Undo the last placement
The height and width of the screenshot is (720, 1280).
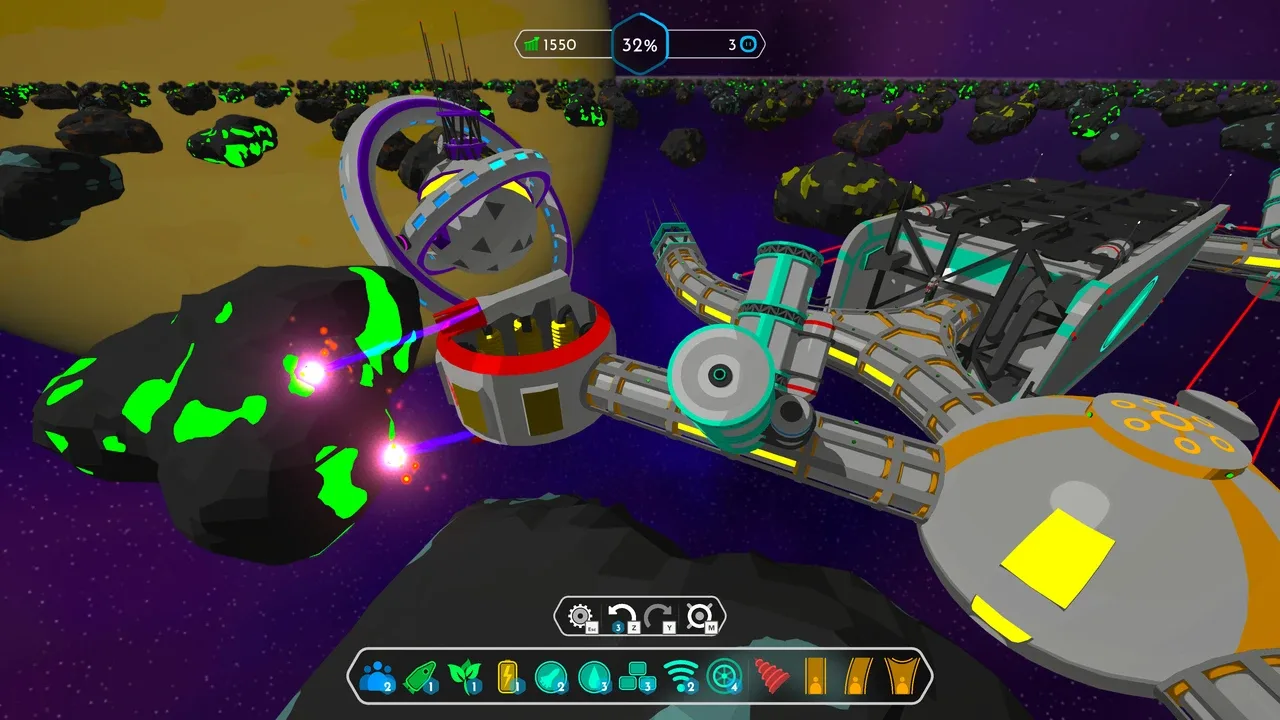click(x=623, y=616)
